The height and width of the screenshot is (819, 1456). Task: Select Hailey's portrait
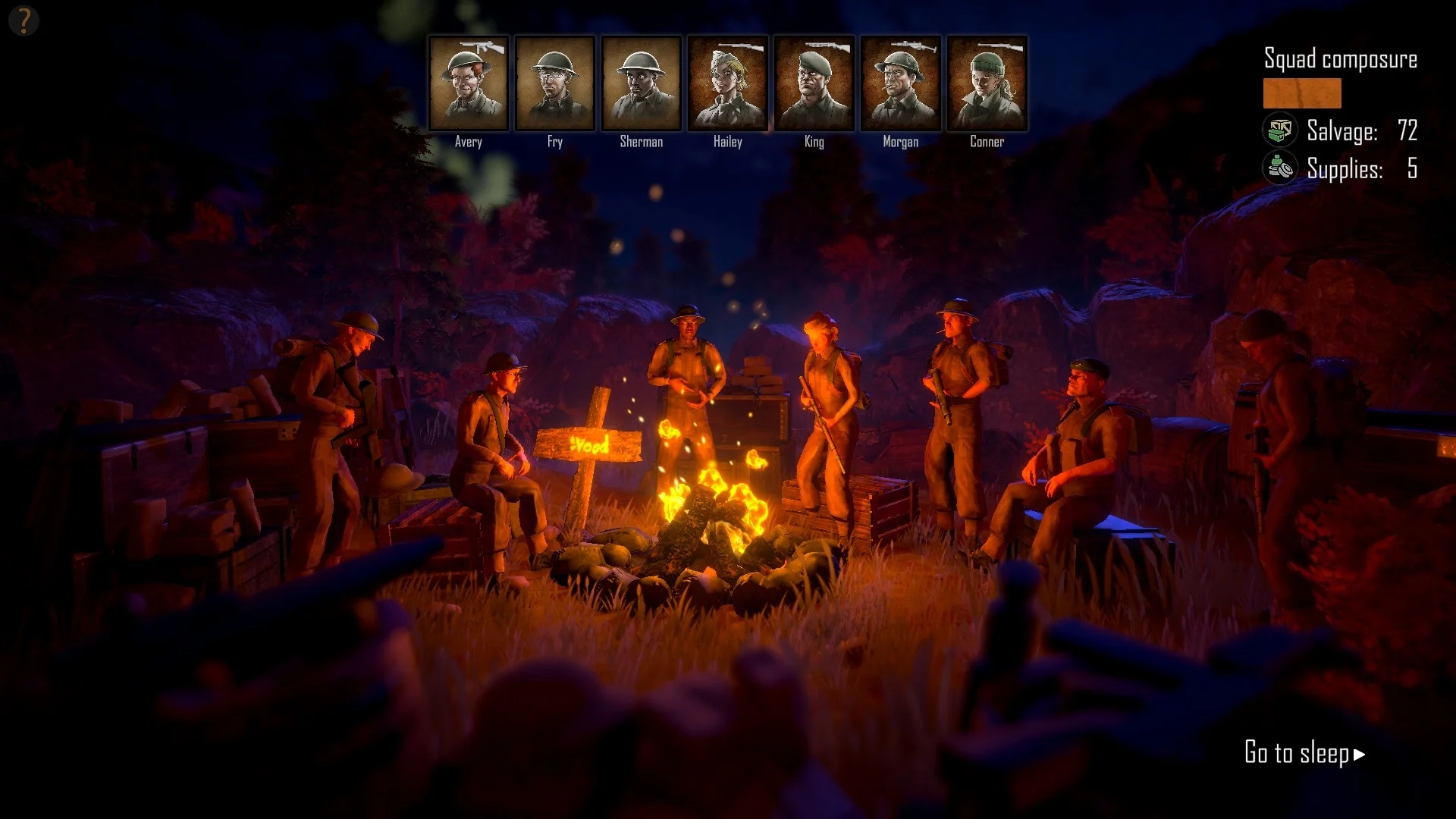727,83
